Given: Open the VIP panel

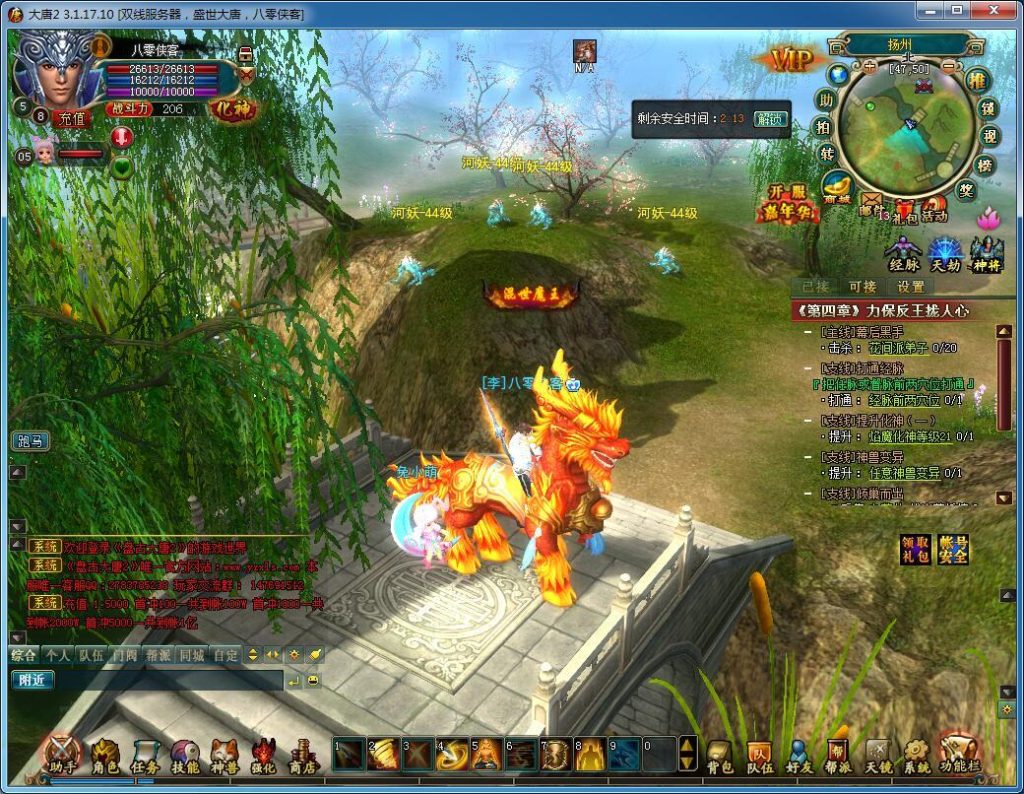Looking at the screenshot, I should click(791, 60).
